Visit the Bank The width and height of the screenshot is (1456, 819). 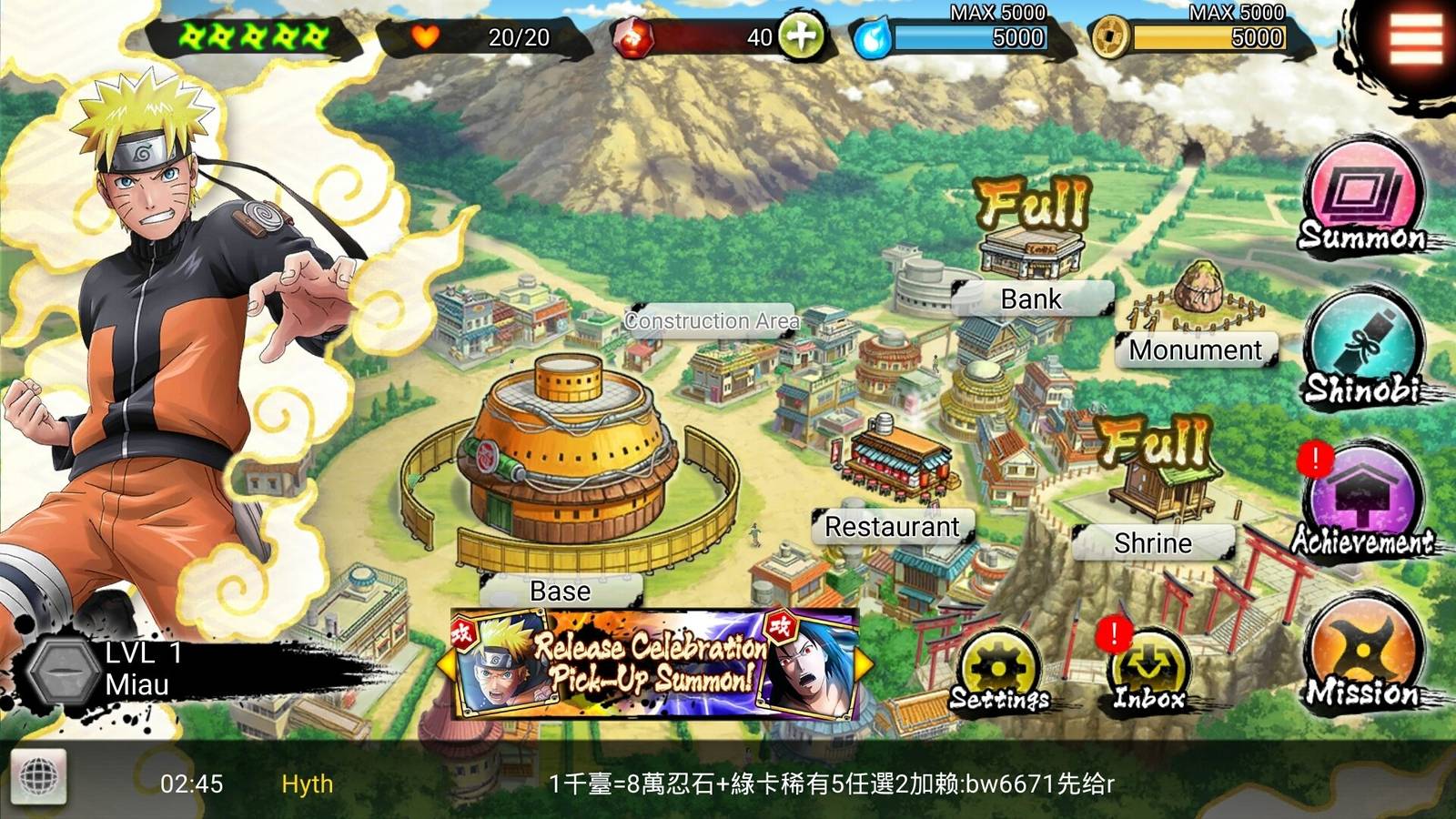tap(1031, 298)
